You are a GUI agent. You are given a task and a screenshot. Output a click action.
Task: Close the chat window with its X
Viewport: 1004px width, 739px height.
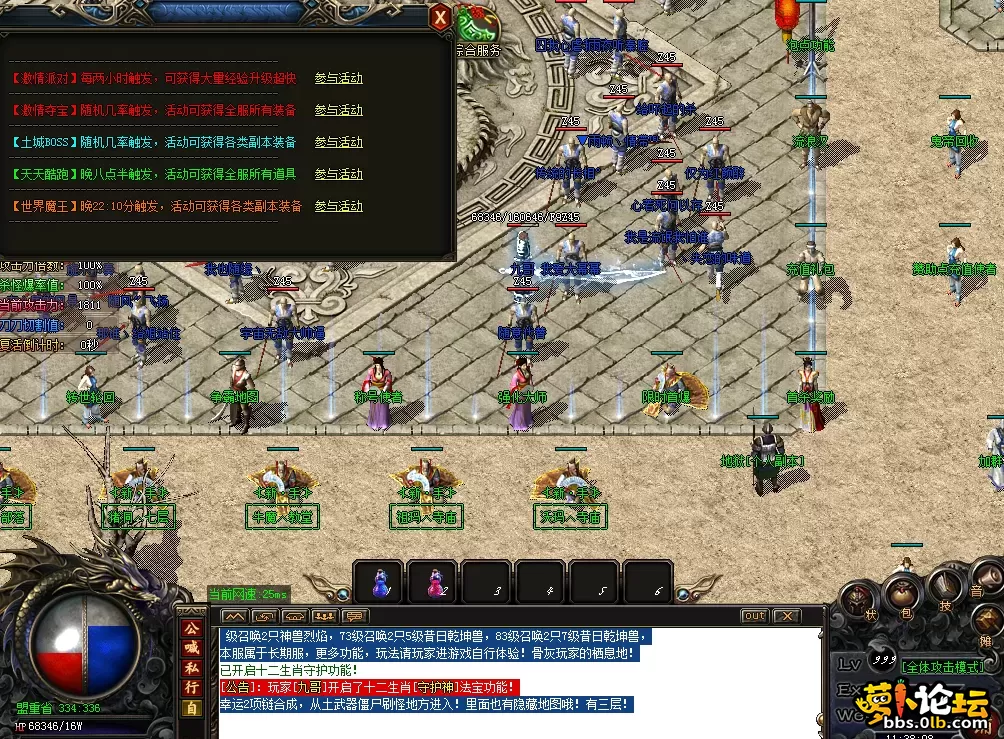[787, 616]
